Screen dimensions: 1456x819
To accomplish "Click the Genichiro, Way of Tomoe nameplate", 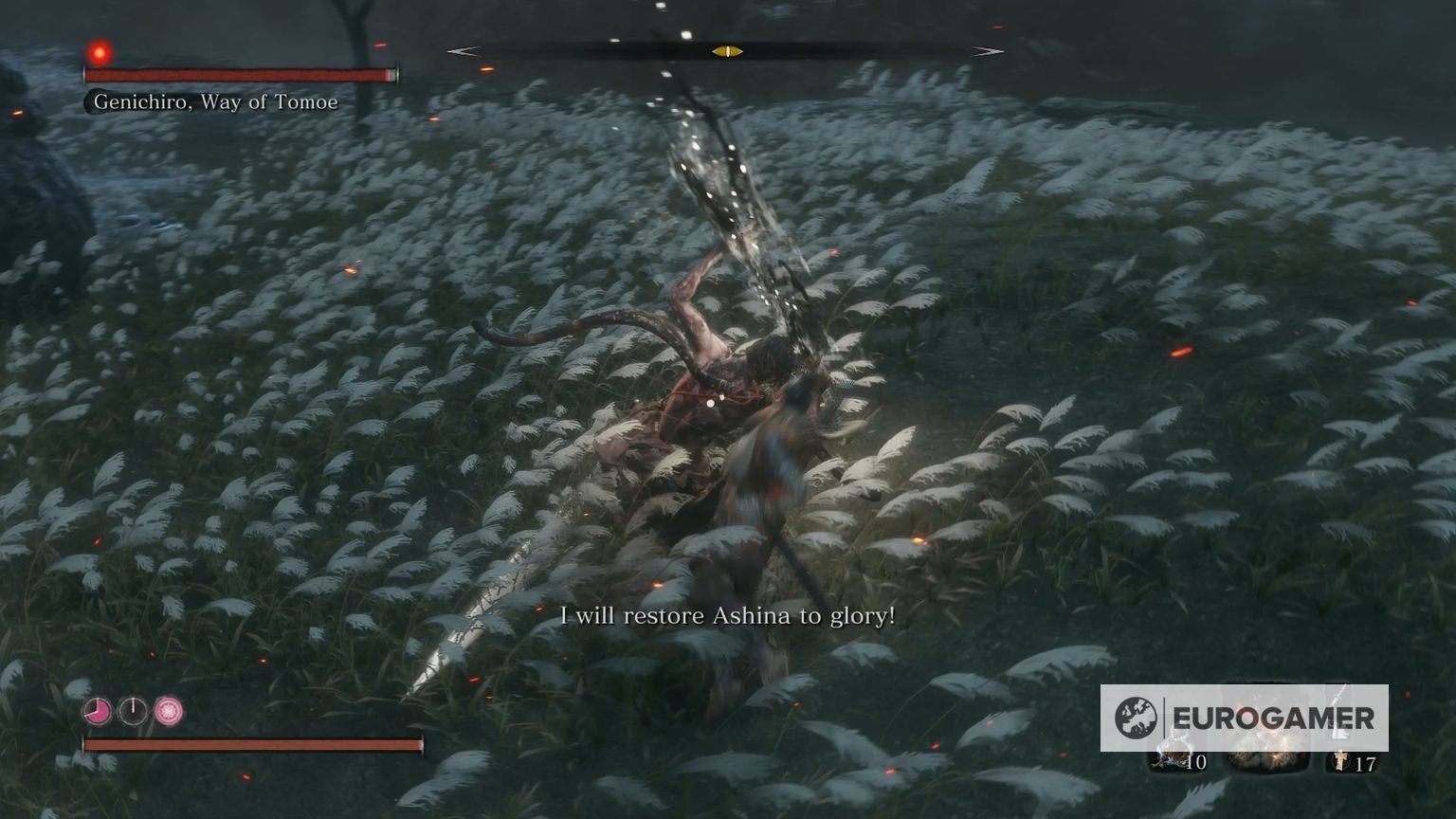I will 214,102.
